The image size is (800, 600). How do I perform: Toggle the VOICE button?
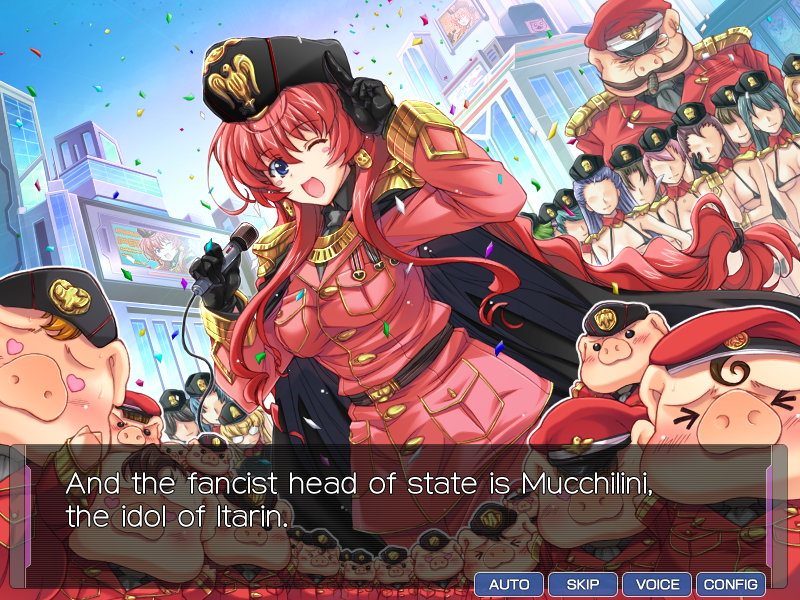click(657, 584)
